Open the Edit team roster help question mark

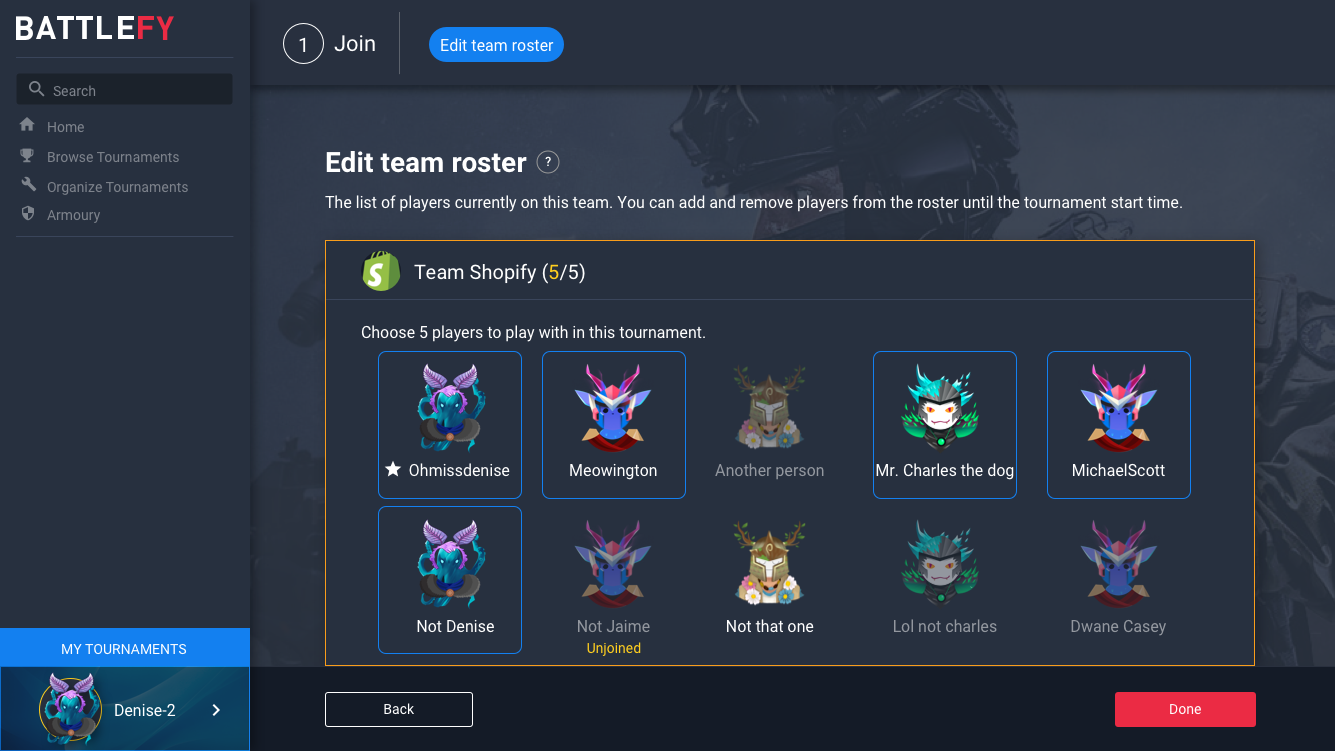pos(548,162)
